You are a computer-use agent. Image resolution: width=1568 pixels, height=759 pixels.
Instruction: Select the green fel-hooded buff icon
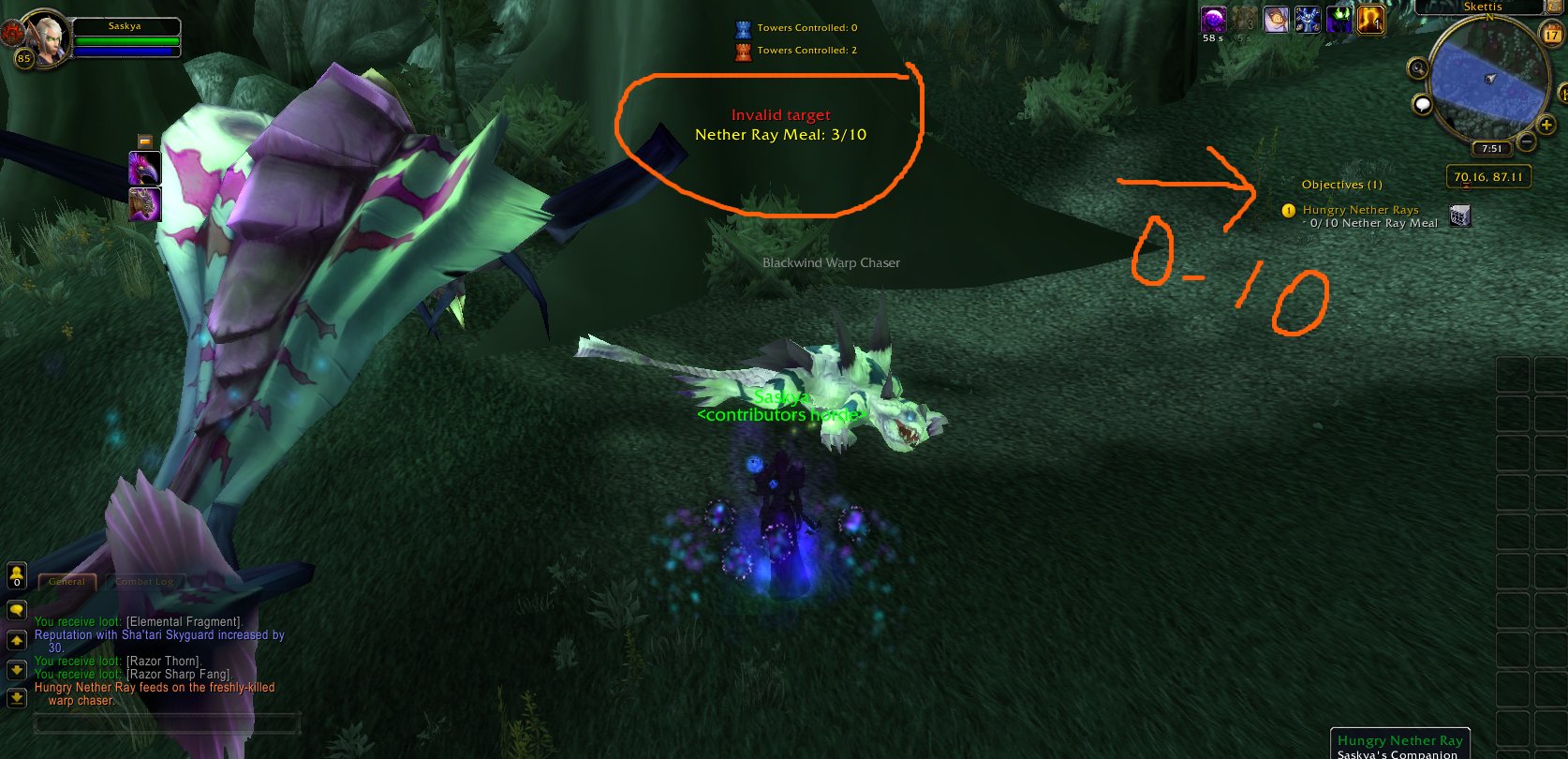coord(1340,21)
